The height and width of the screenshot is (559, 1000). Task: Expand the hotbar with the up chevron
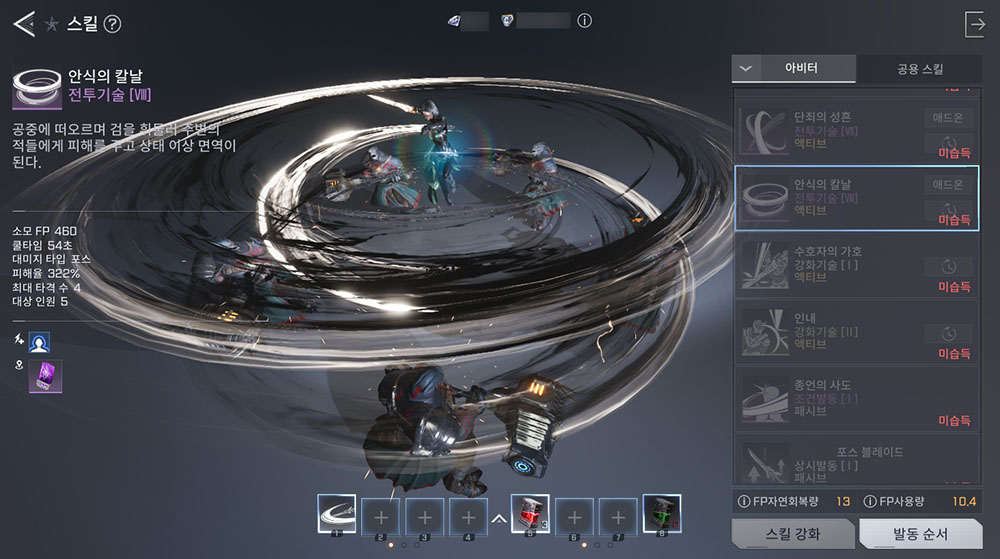[x=498, y=519]
